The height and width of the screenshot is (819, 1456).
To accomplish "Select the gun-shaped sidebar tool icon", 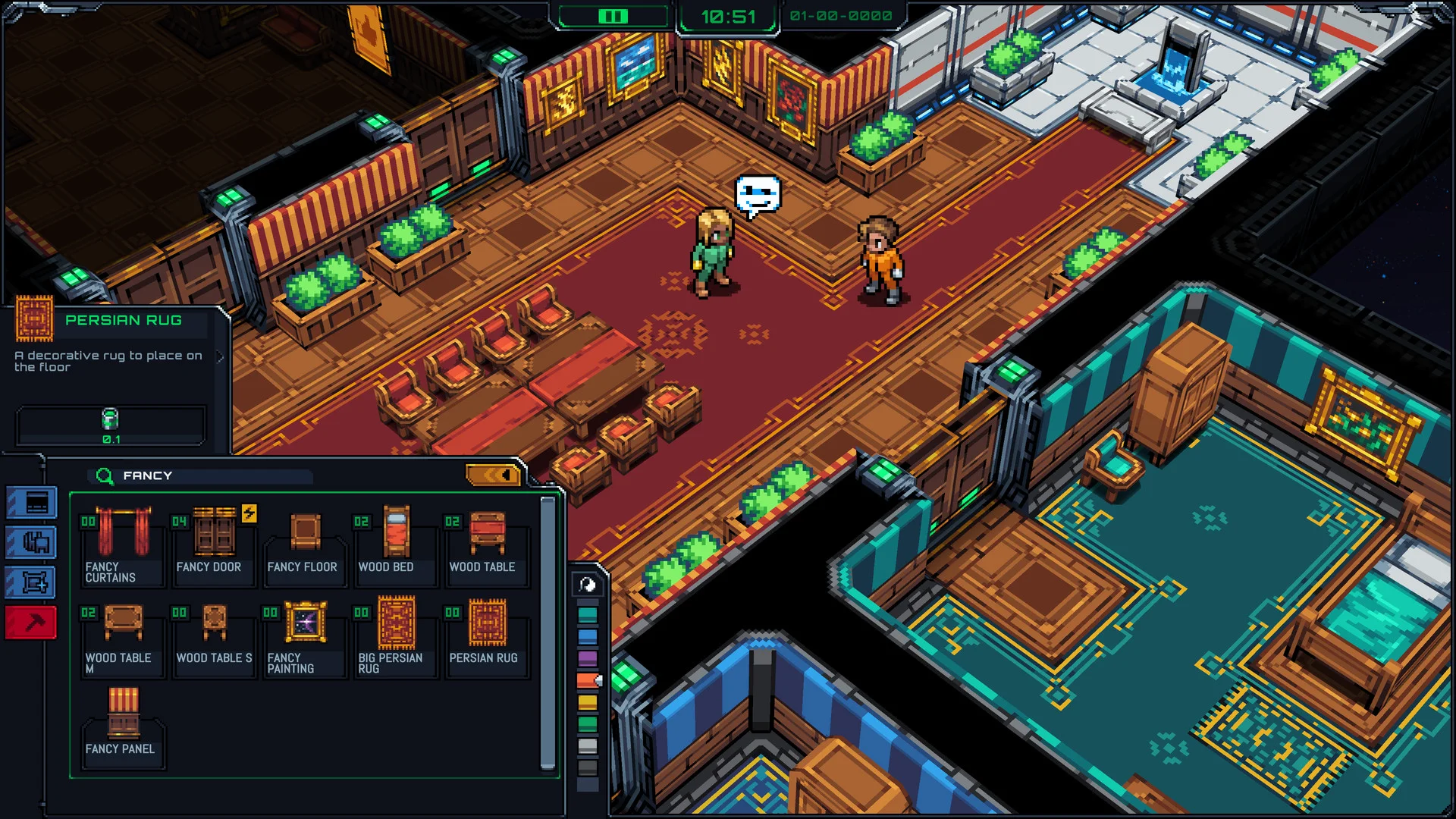I will (x=30, y=541).
